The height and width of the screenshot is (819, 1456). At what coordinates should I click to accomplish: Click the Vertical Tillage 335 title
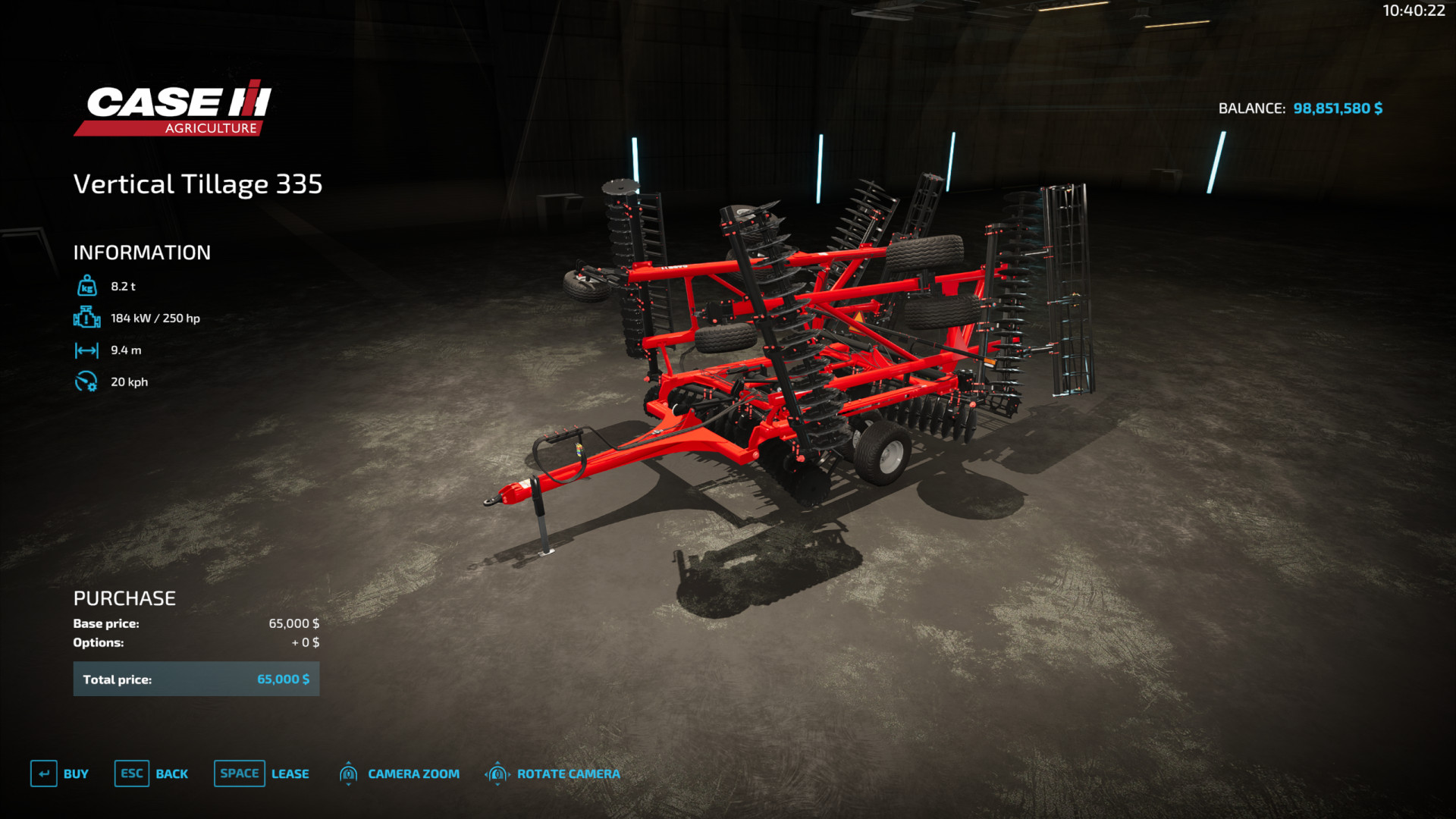197,184
